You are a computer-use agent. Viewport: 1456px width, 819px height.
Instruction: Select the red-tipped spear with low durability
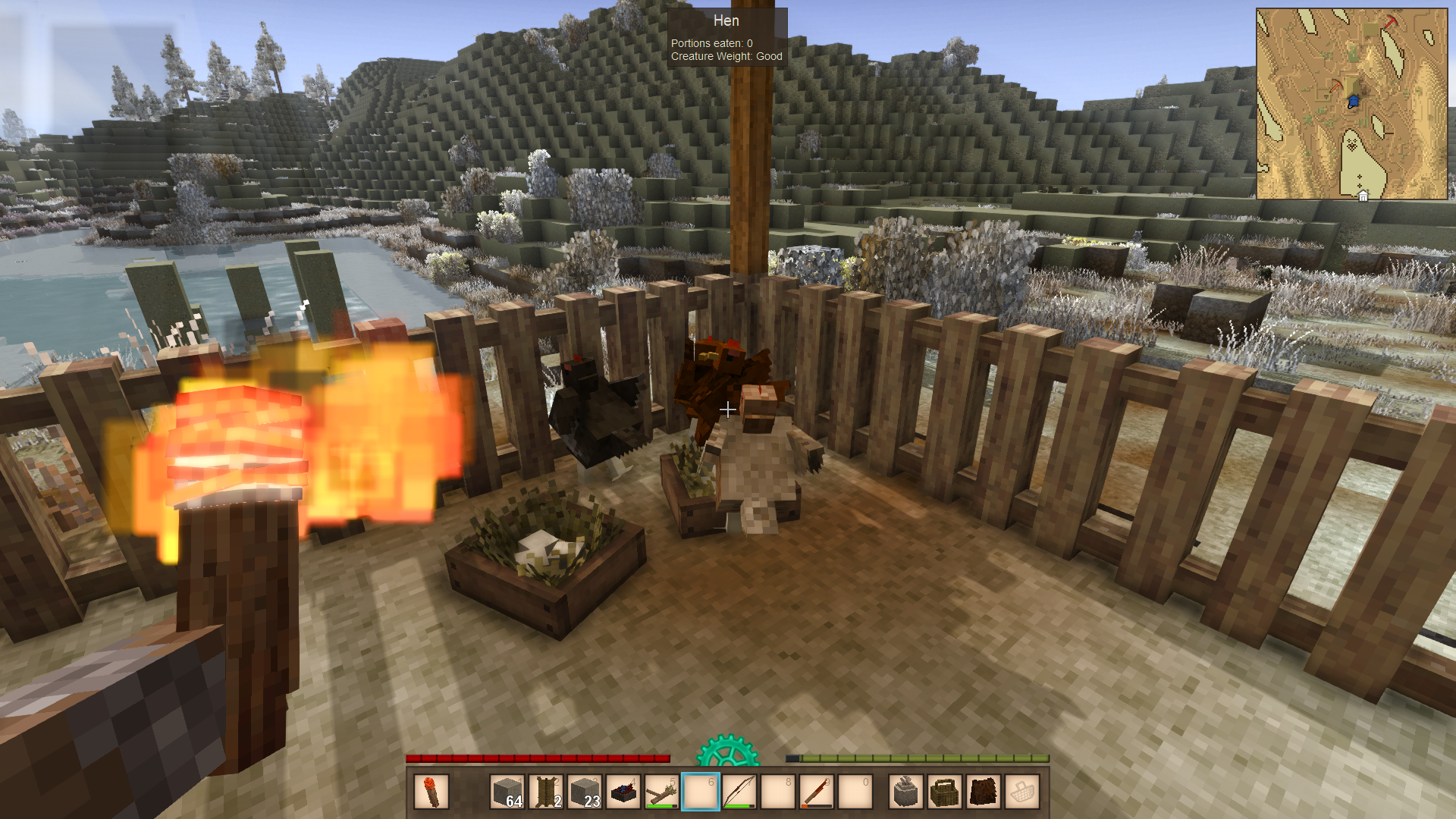817,792
